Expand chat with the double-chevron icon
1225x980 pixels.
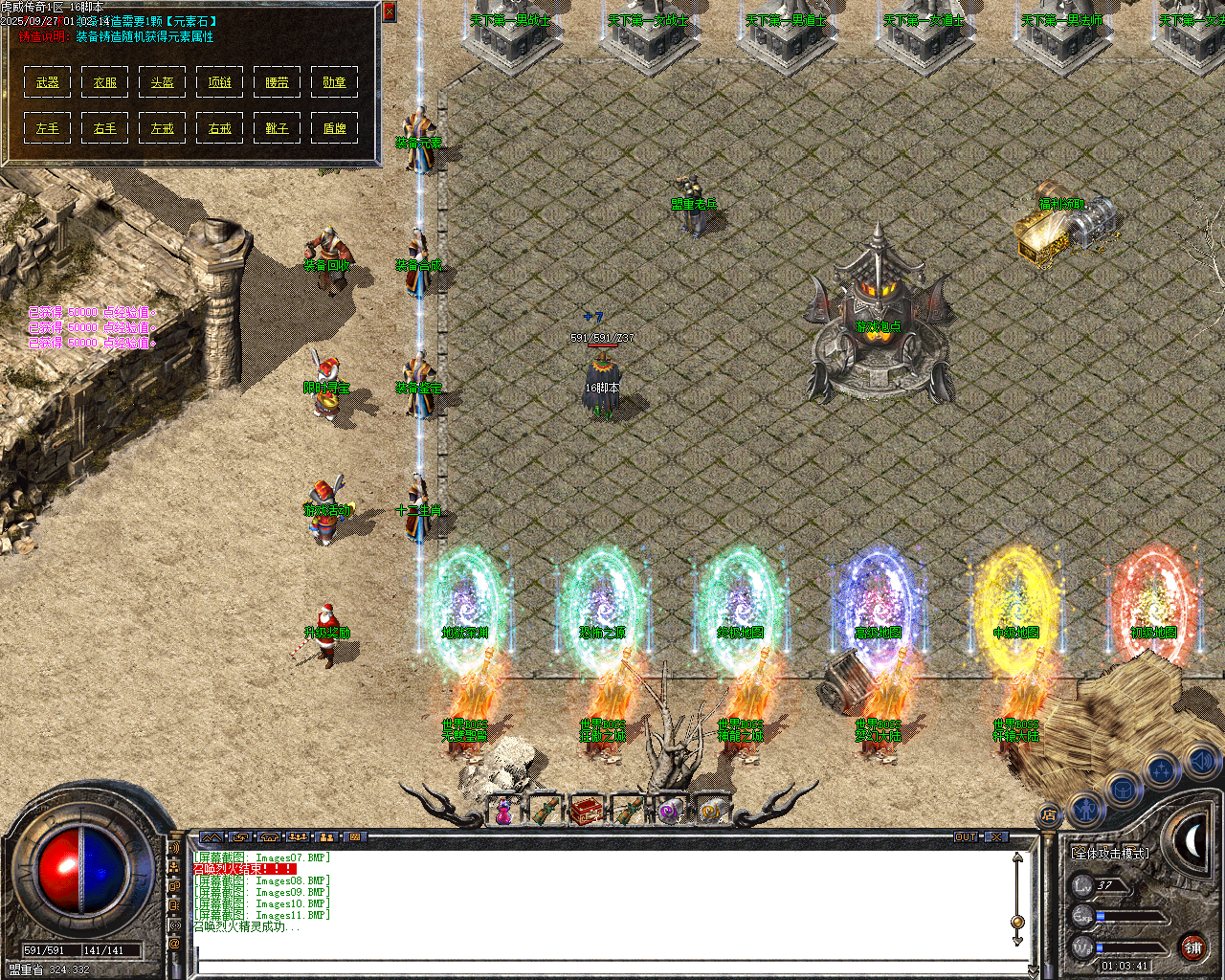212,838
